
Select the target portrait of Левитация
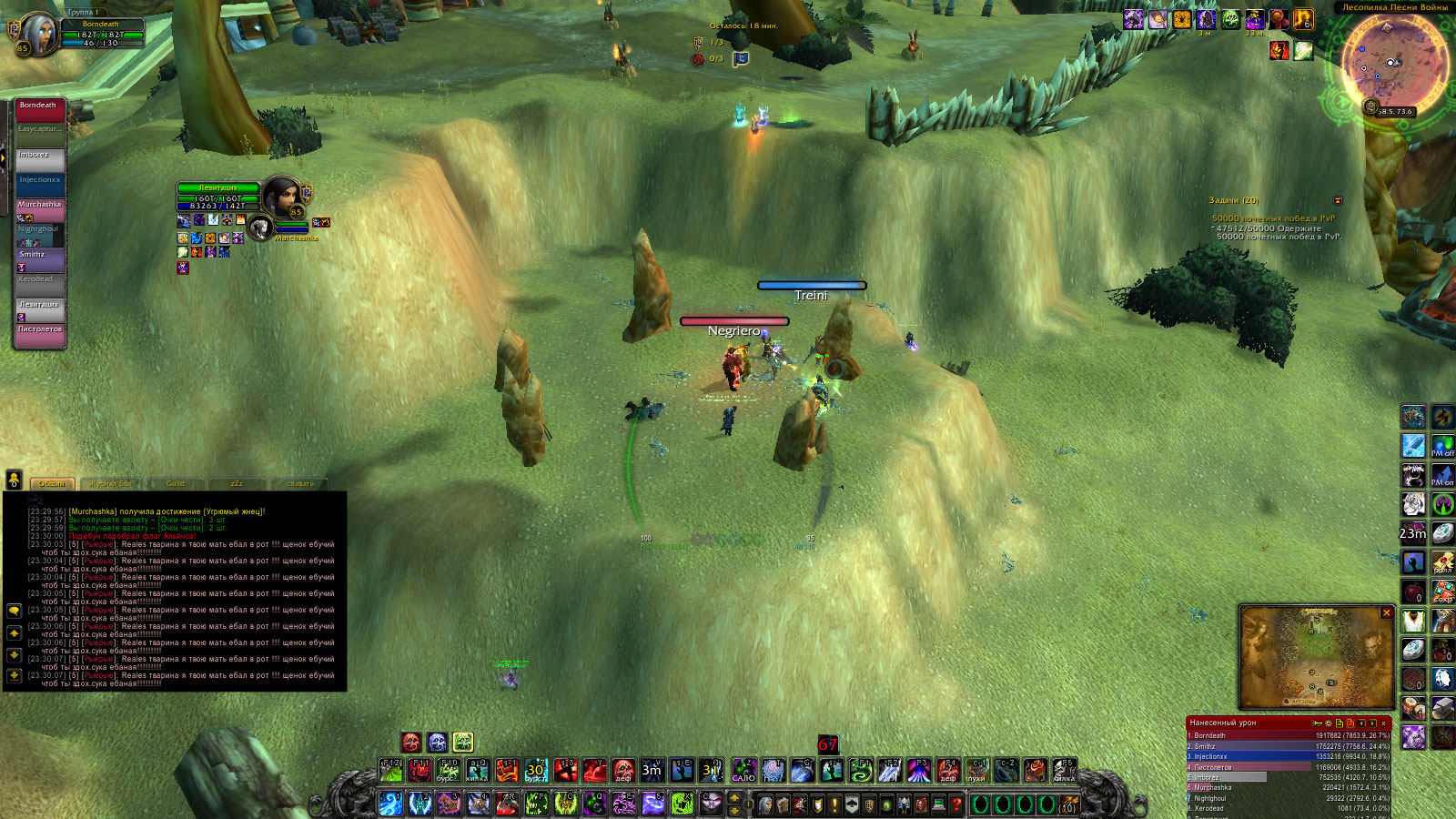(x=282, y=196)
